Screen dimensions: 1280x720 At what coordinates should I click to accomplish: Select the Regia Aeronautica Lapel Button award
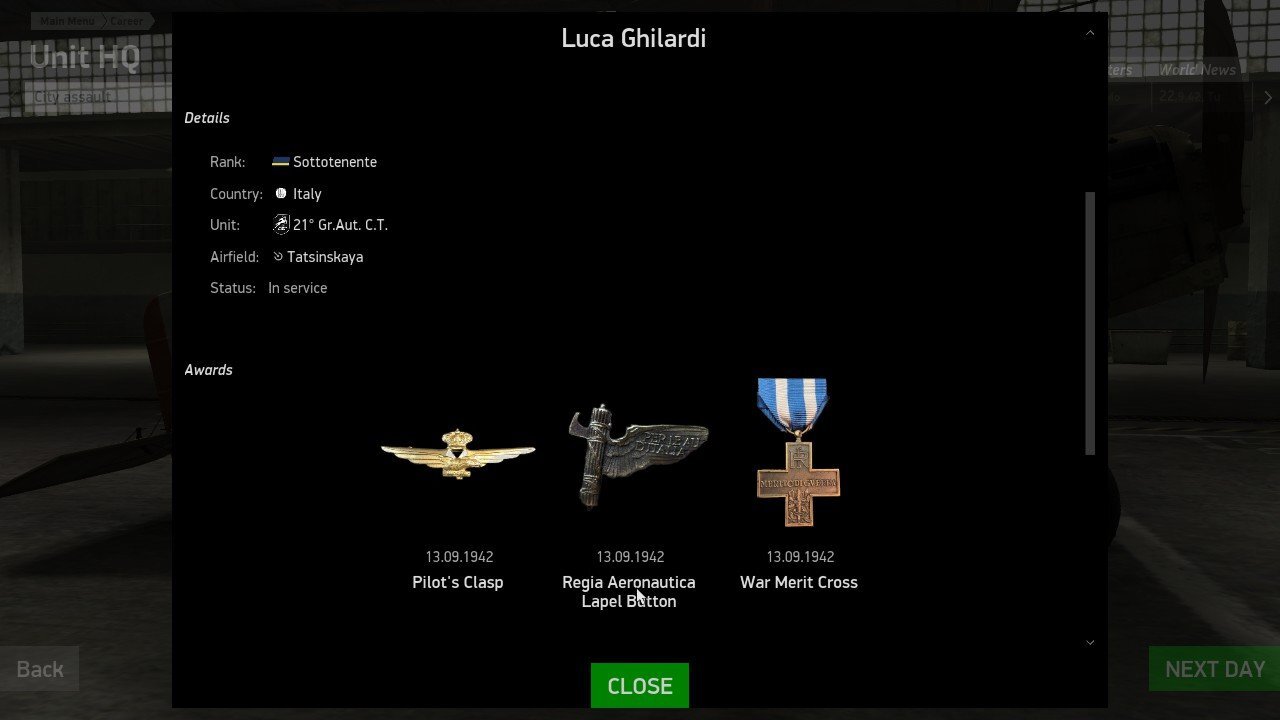637,454
